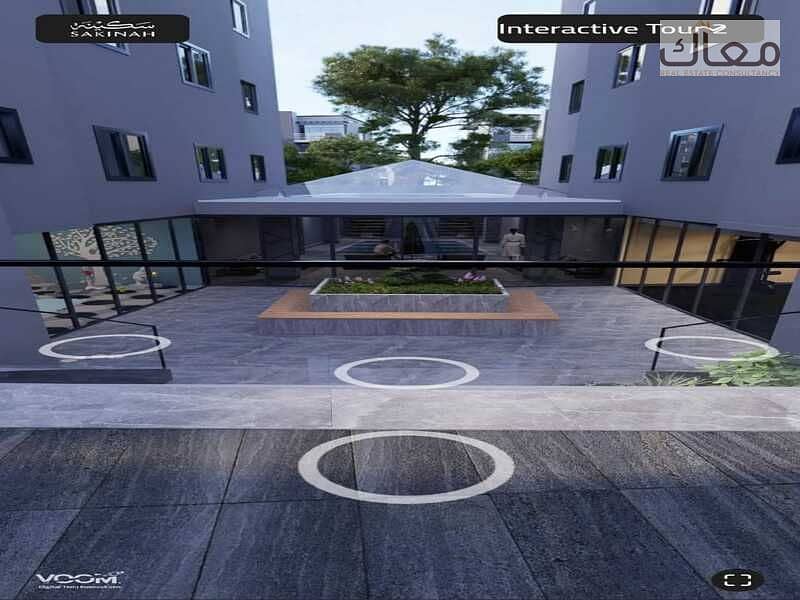This screenshot has width=800, height=600.
Task: Click the Sakinah logo badge
Action: click(x=112, y=28)
